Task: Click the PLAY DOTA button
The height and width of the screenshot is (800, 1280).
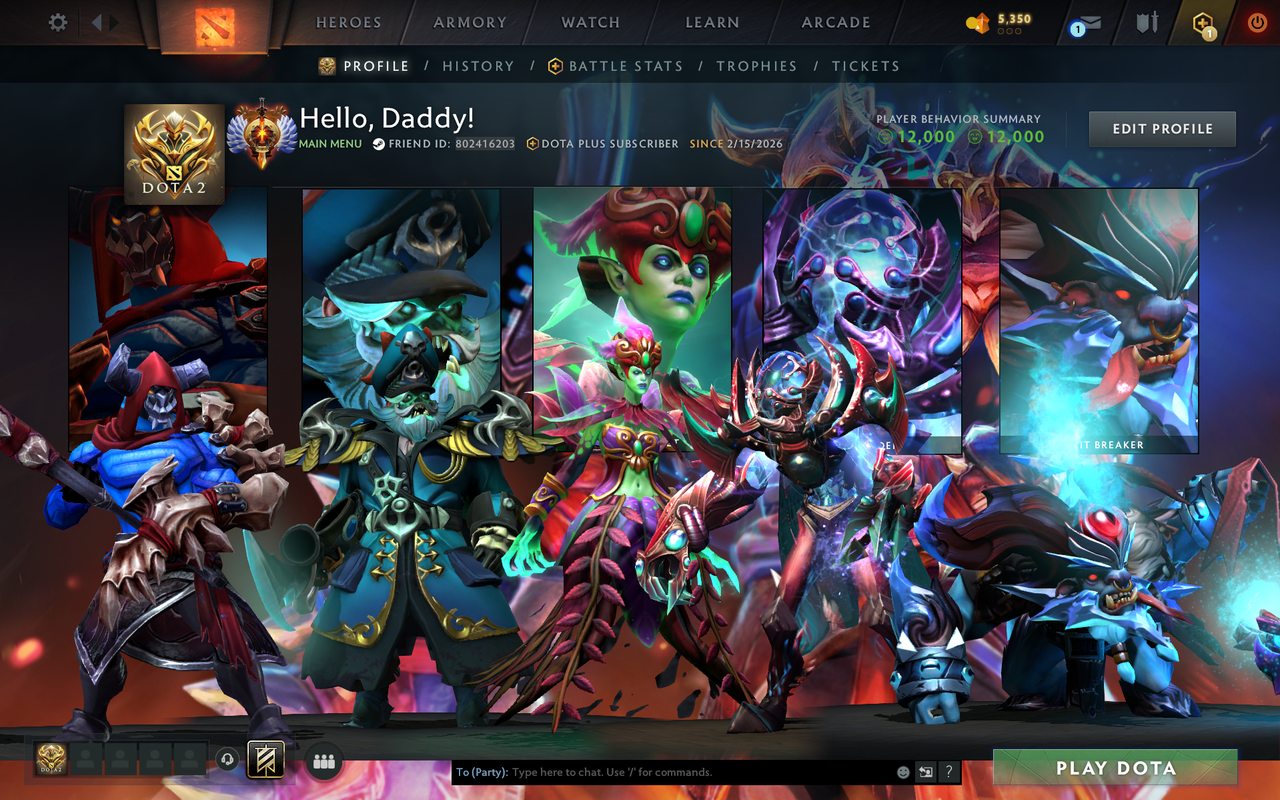Action: click(x=1116, y=768)
